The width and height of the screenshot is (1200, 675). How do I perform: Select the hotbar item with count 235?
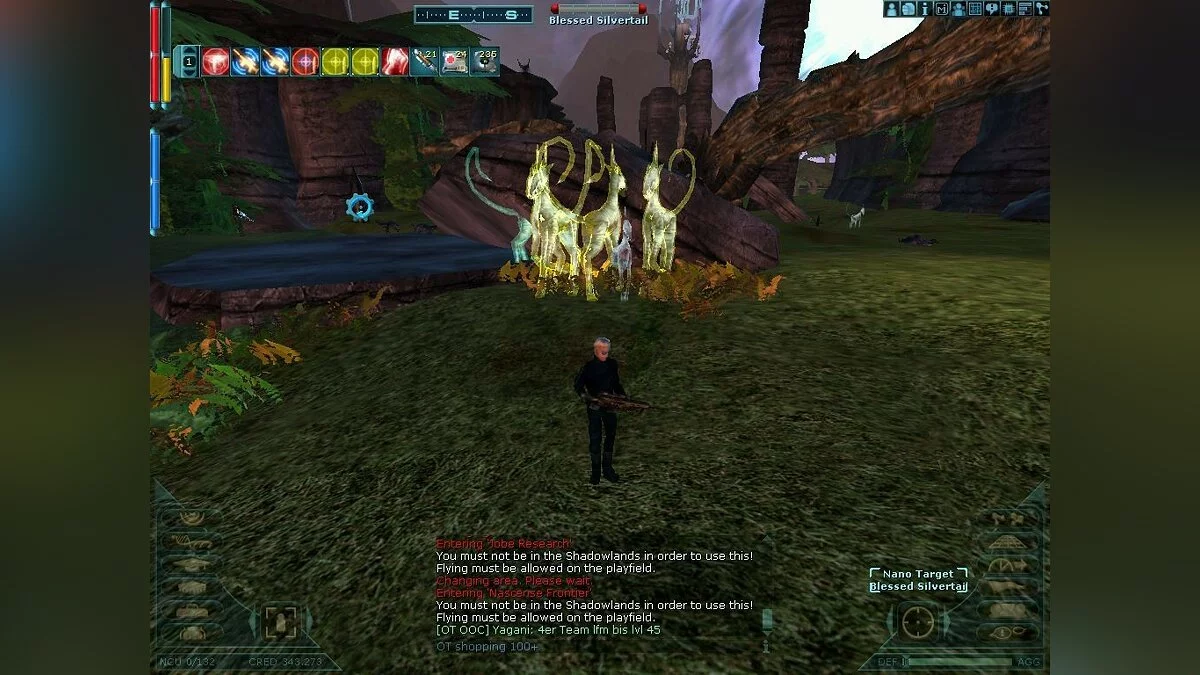pyautogui.click(x=485, y=62)
